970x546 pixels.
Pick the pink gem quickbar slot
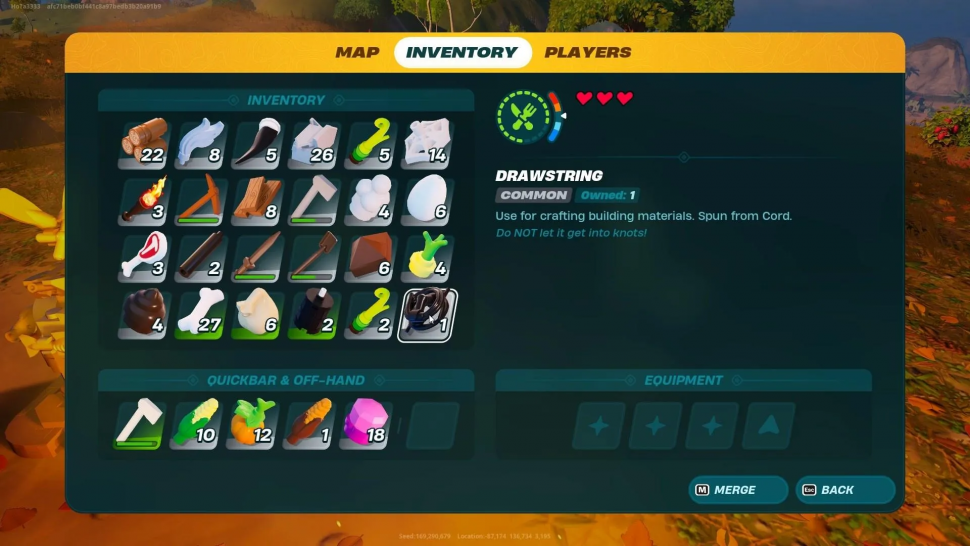tap(367, 424)
